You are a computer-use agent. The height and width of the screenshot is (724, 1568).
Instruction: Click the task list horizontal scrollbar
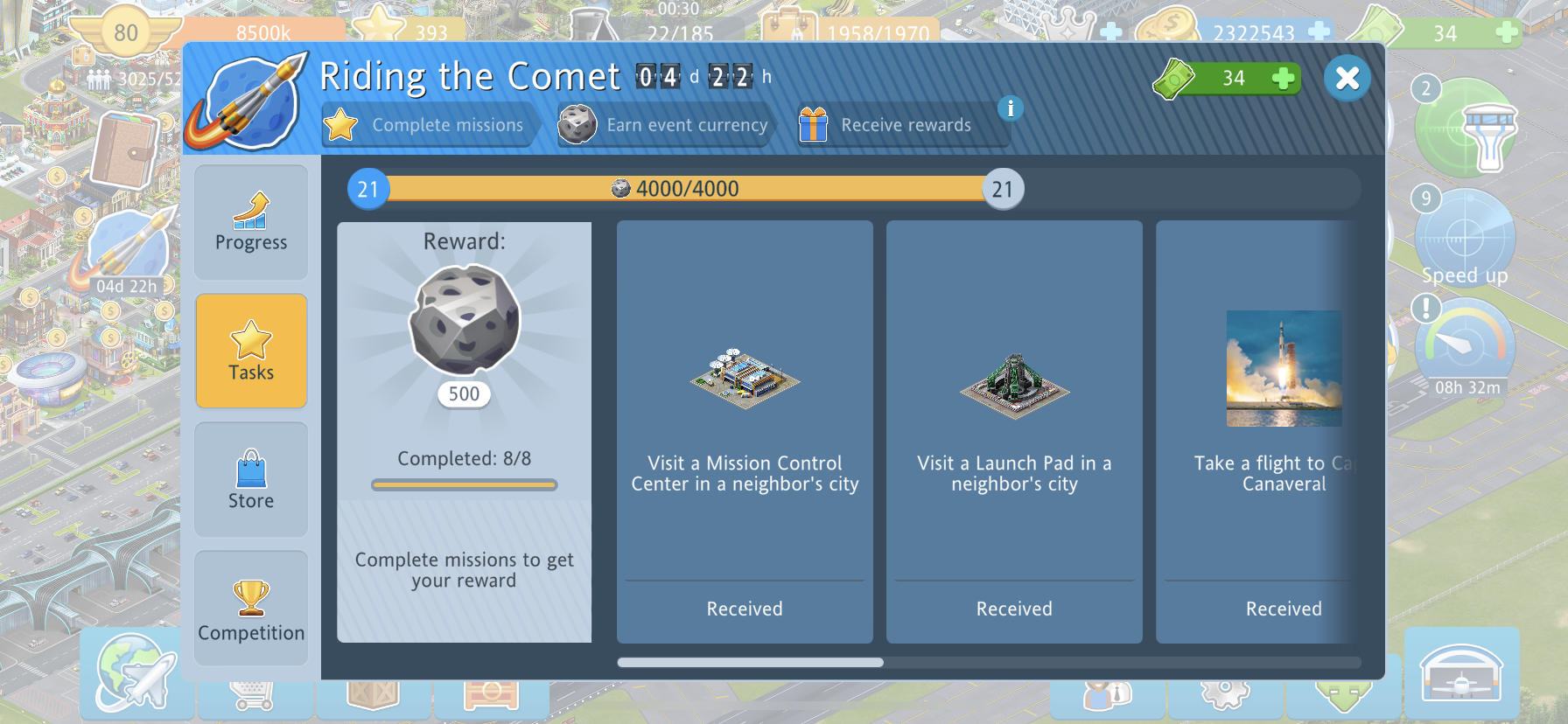click(750, 663)
